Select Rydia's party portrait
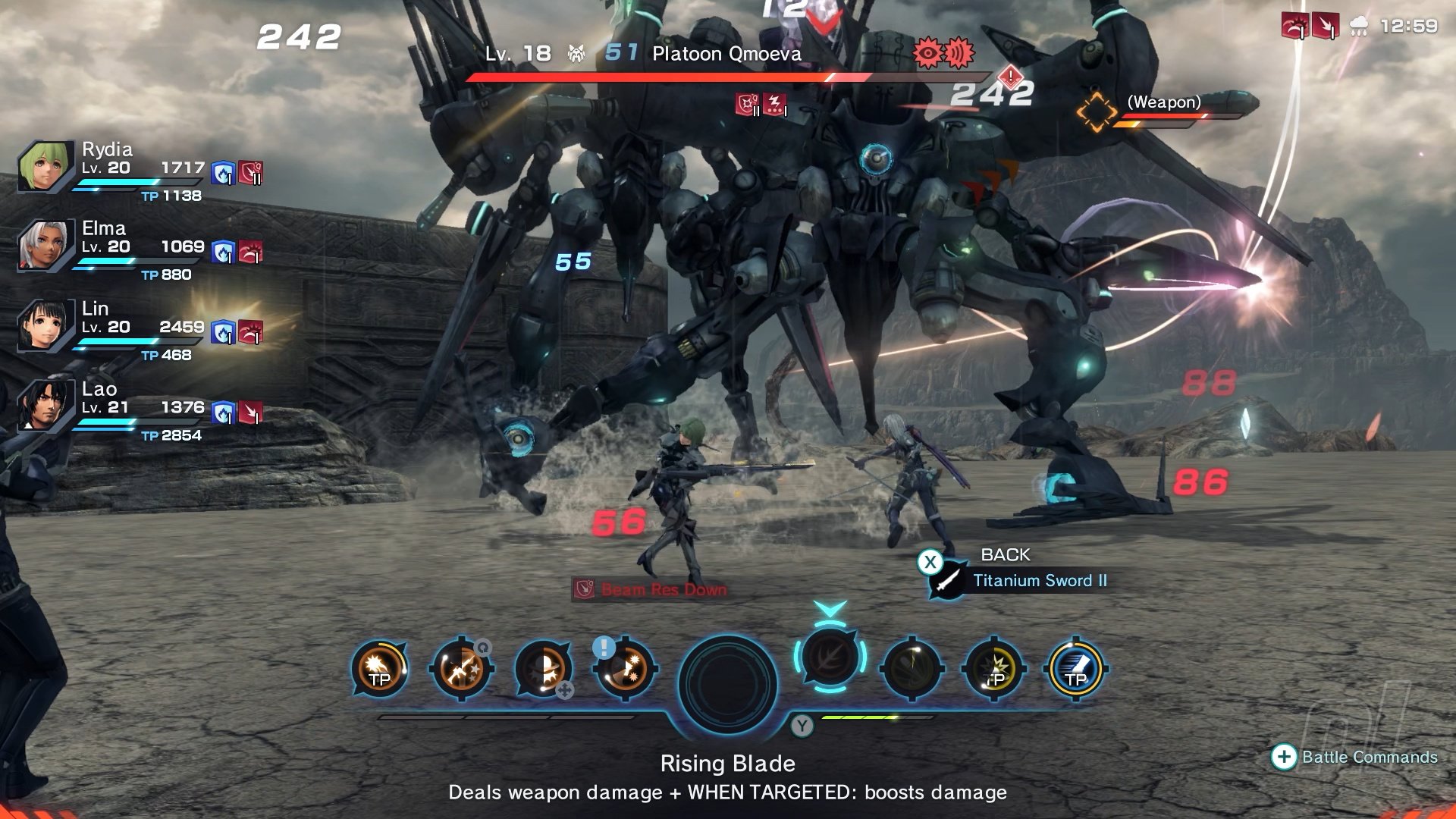 click(45, 166)
